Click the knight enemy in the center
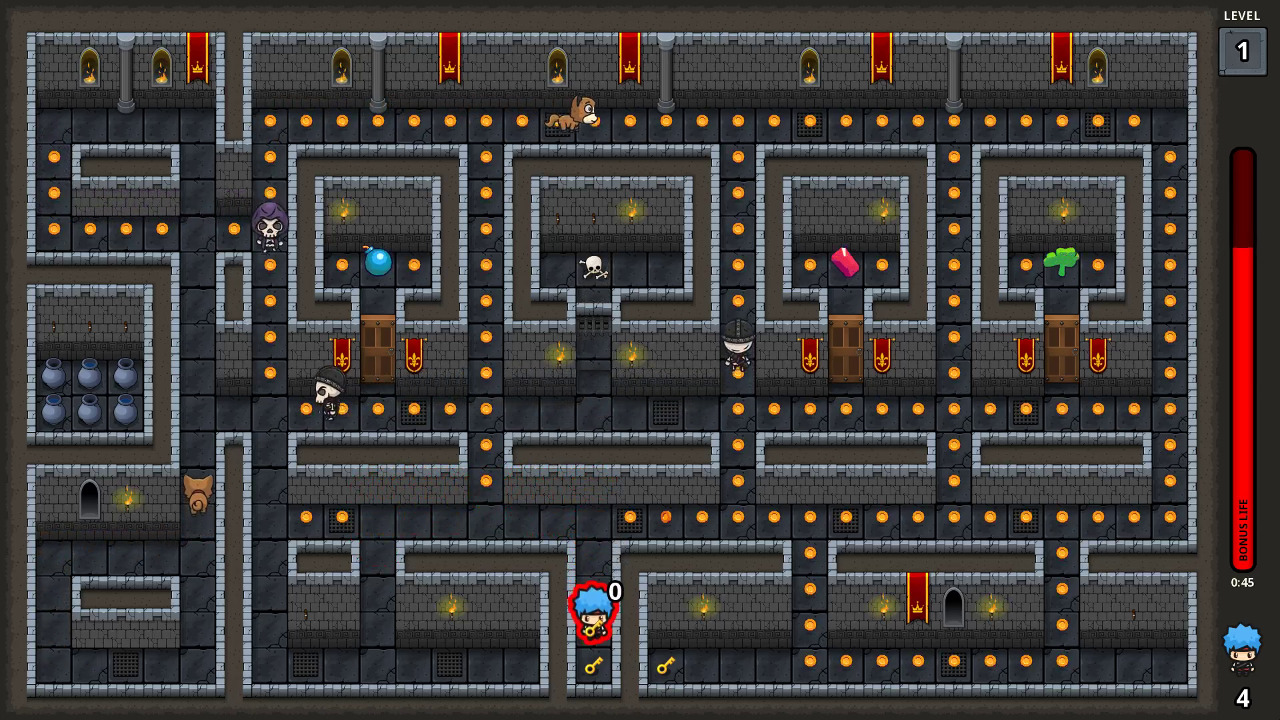Viewport: 1280px width, 720px height. [735, 350]
